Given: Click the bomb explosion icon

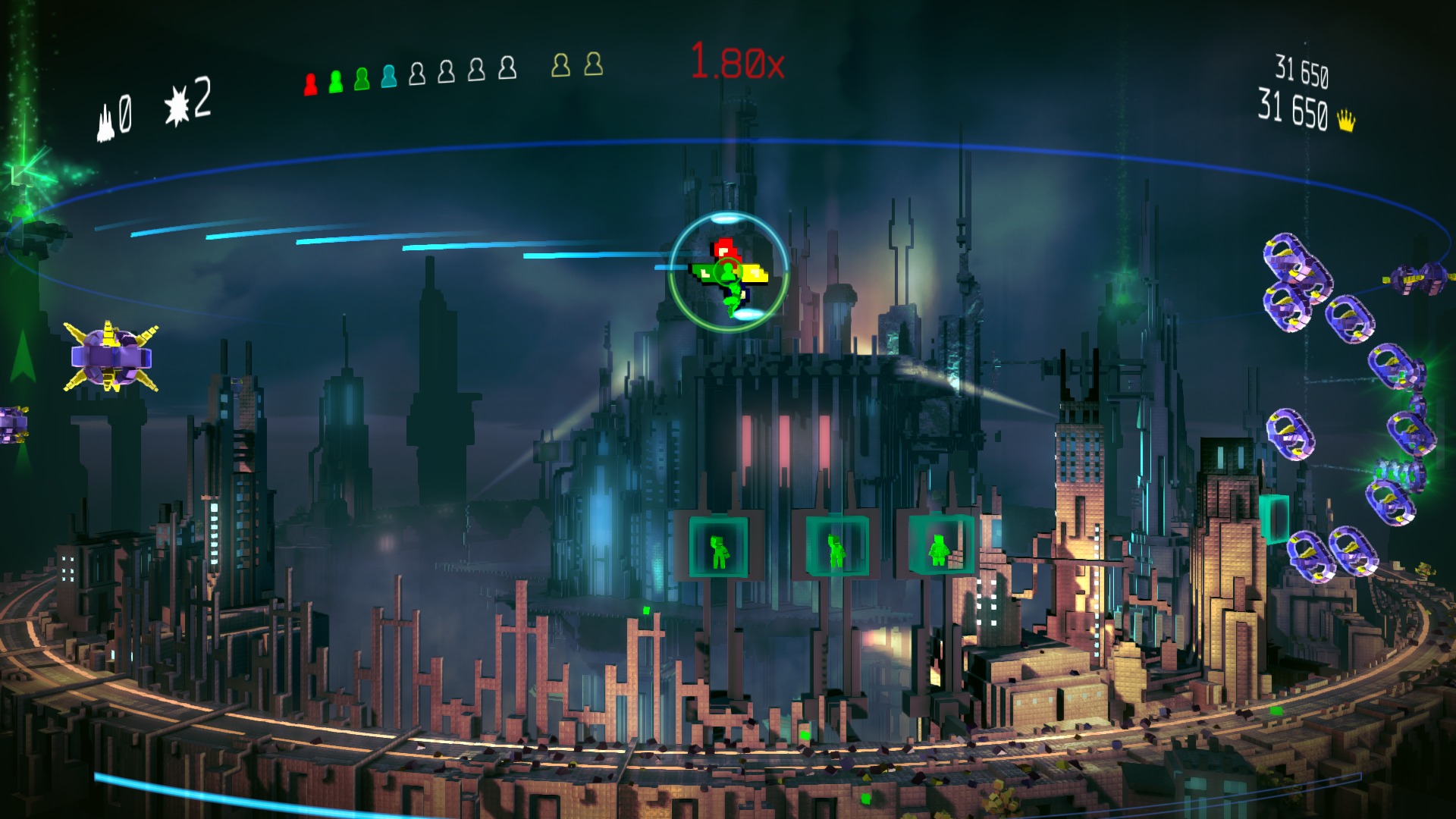Looking at the screenshot, I should pos(177,105).
